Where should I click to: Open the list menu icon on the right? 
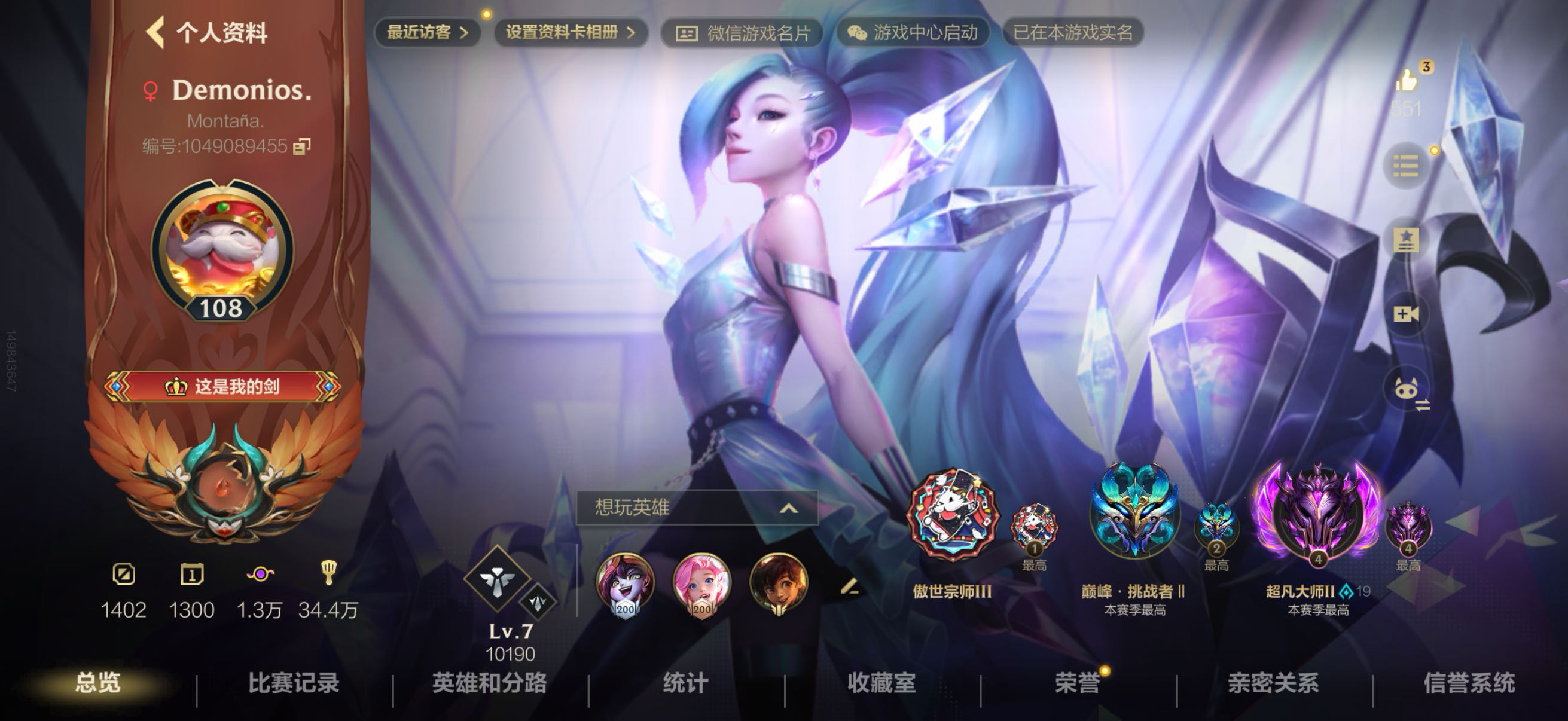tap(1405, 166)
